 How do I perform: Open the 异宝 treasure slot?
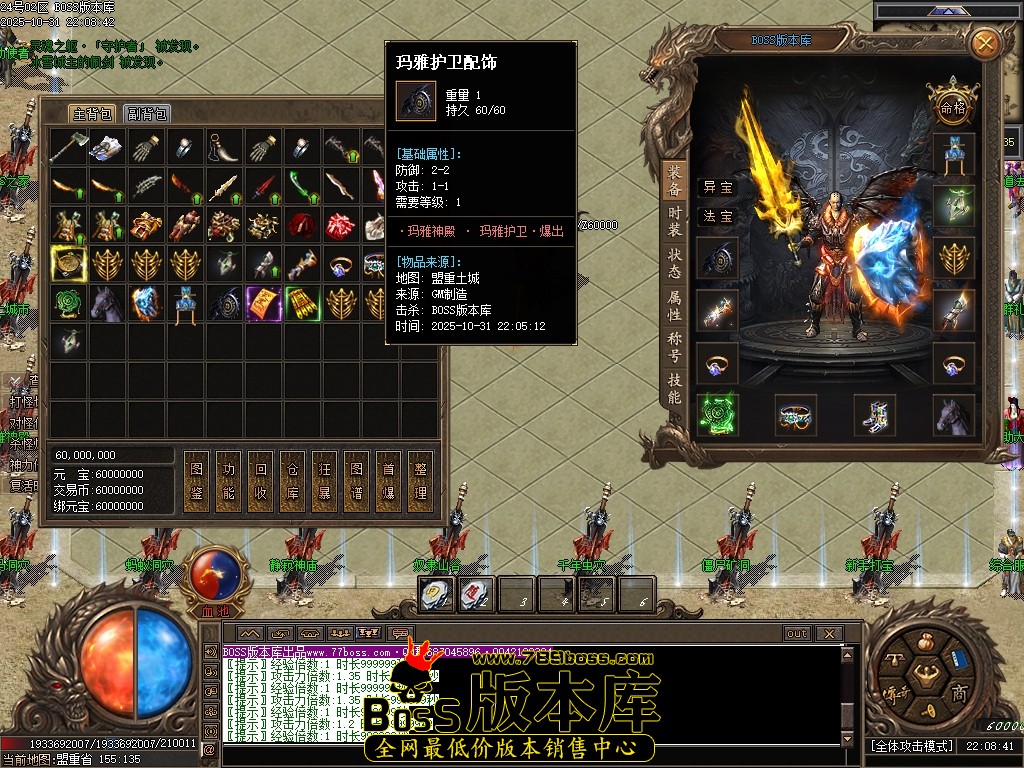(x=717, y=187)
